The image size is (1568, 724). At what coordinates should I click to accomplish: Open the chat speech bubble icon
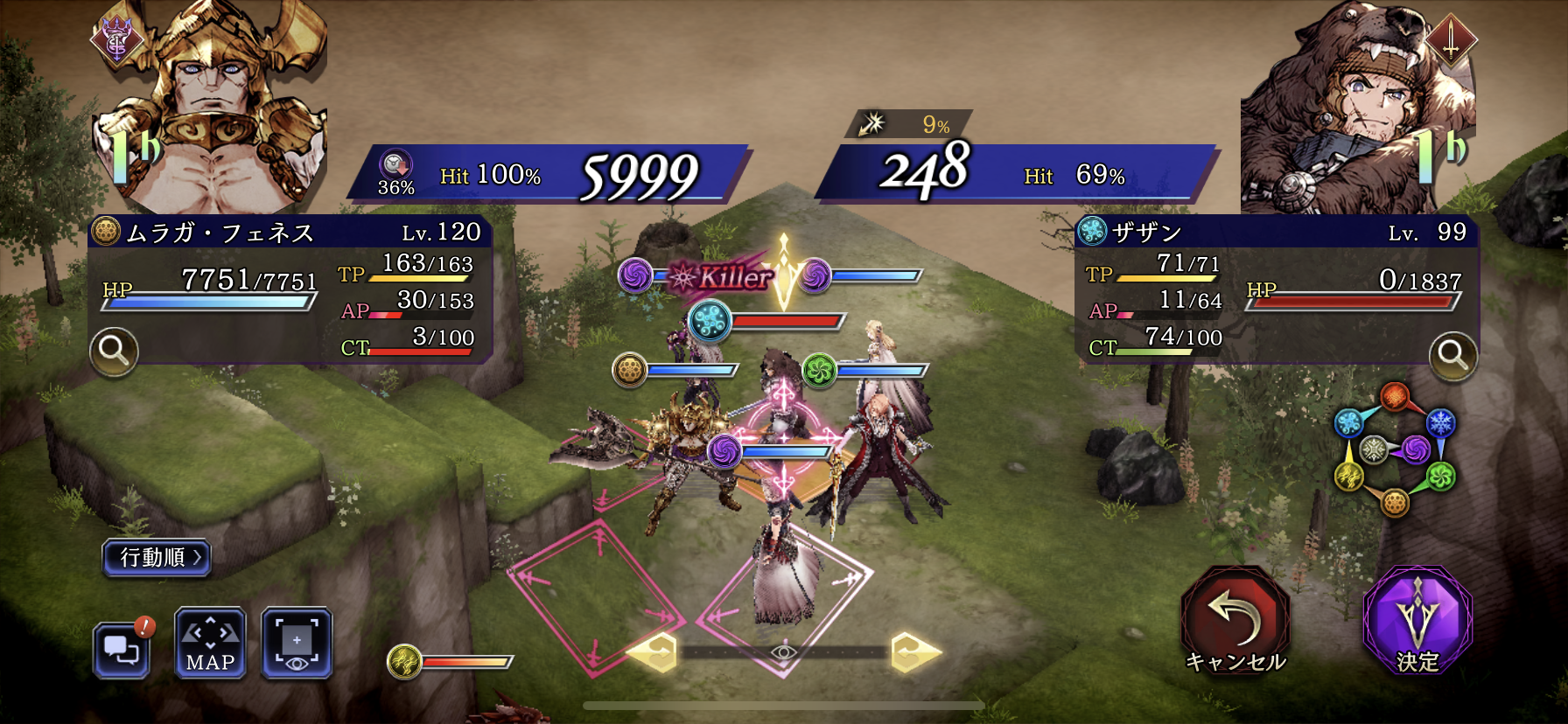point(122,649)
